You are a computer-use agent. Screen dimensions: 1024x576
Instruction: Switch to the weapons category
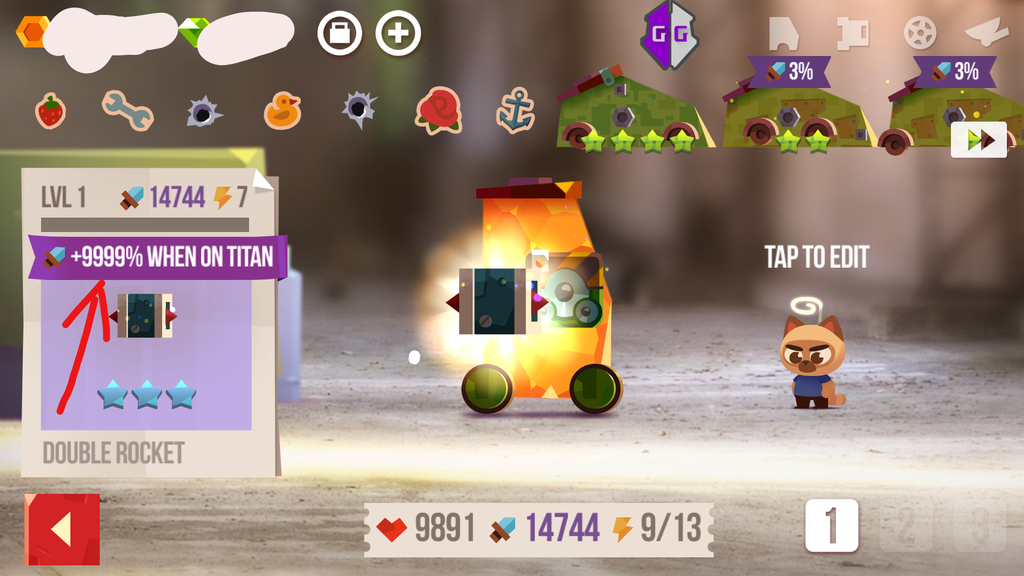(985, 33)
